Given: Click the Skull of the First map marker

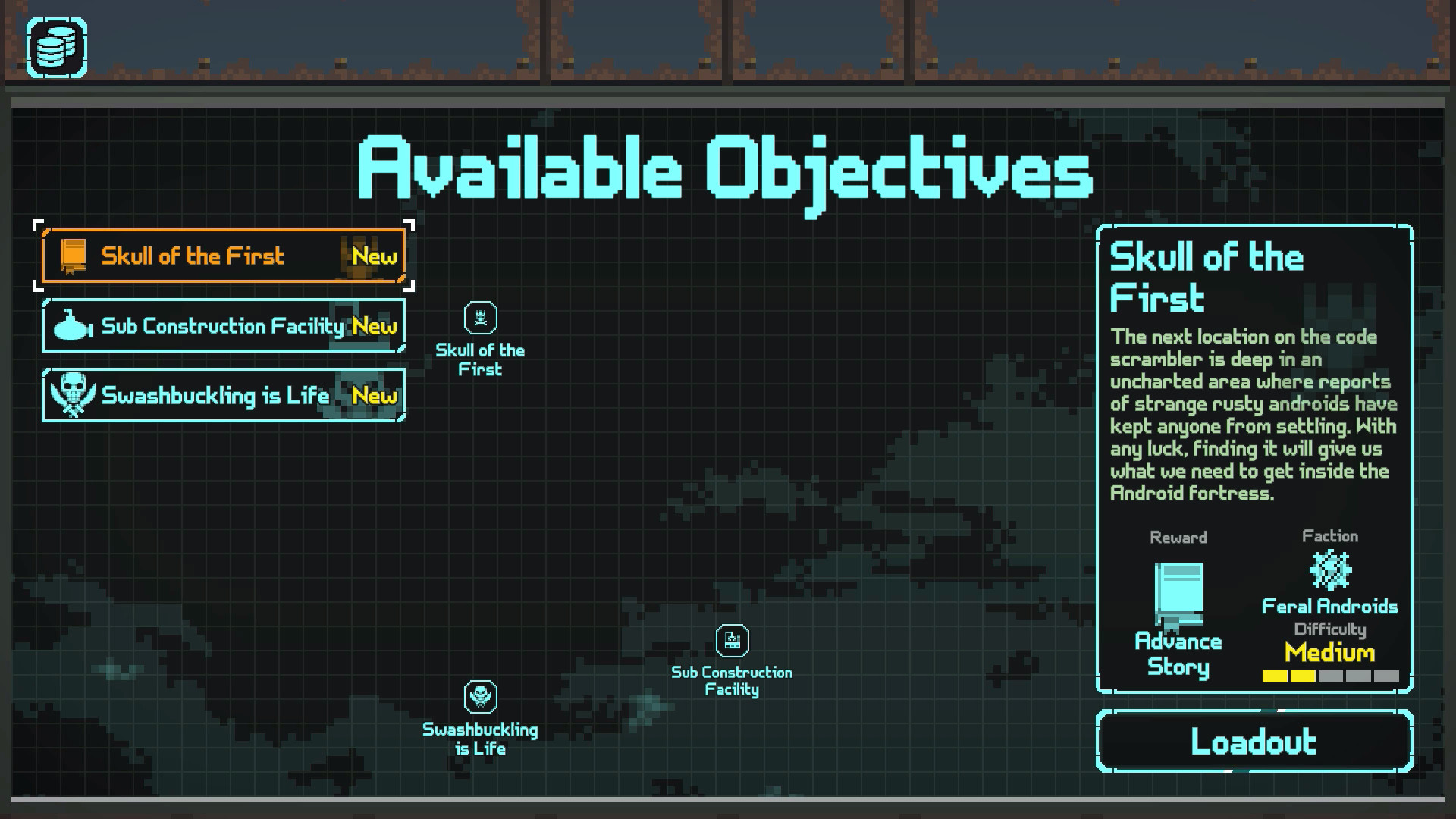Looking at the screenshot, I should click(480, 319).
